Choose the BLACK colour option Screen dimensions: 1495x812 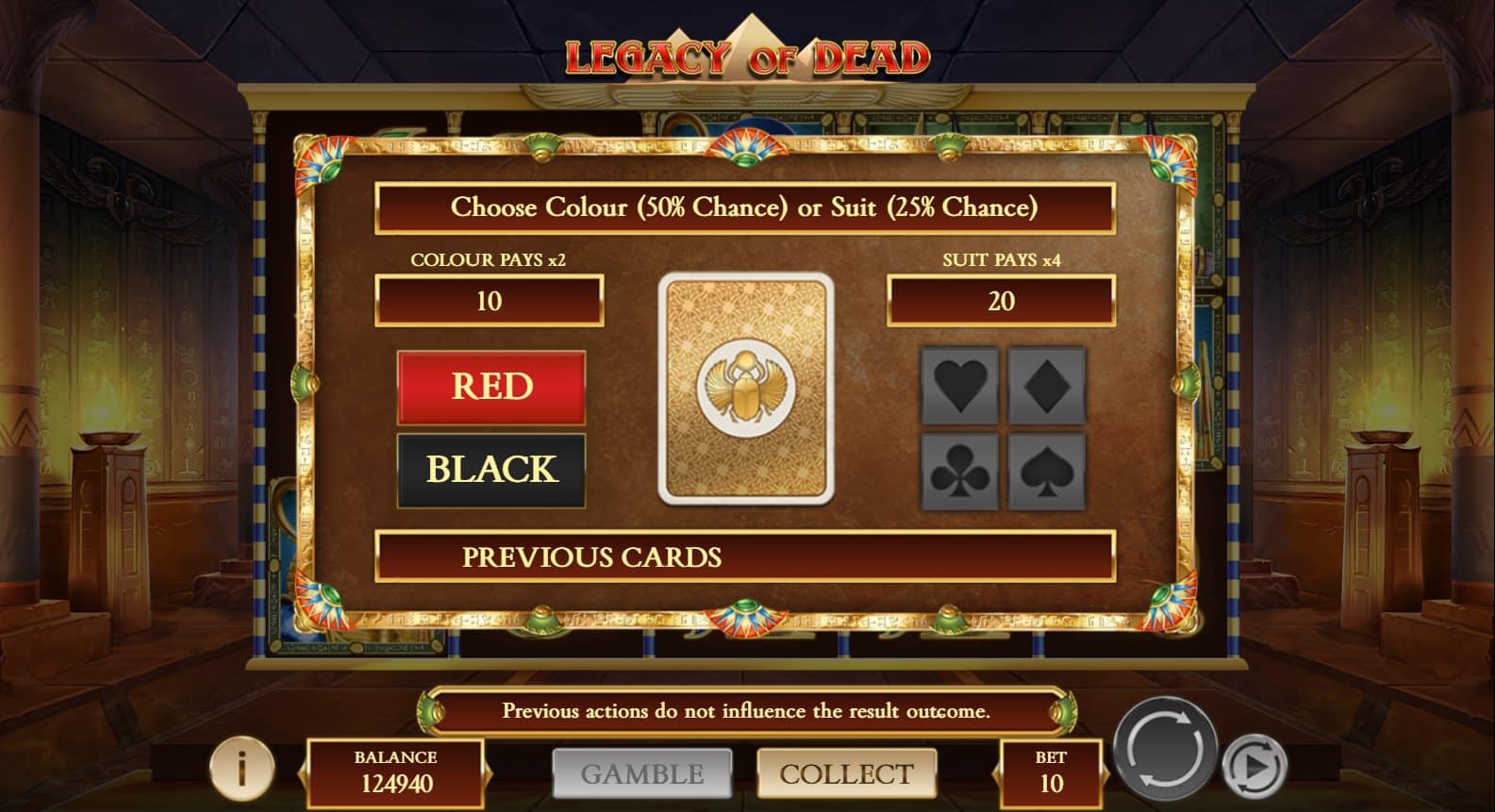pyautogui.click(x=491, y=467)
